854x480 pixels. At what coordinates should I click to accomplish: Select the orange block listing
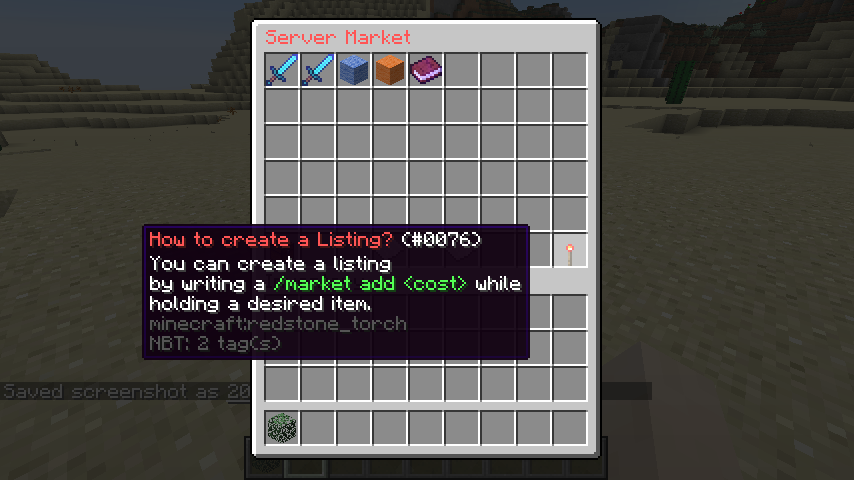390,70
